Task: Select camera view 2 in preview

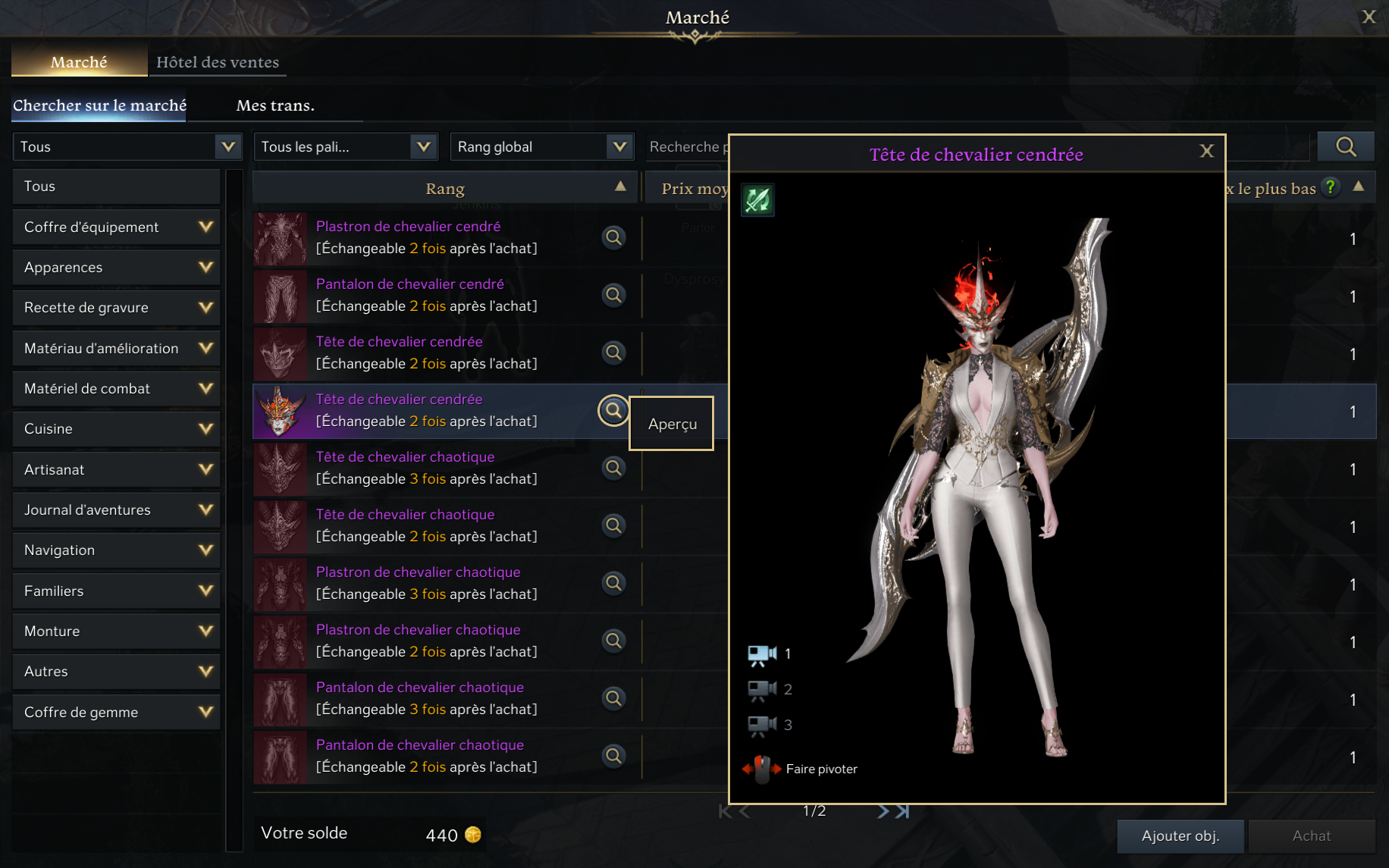Action: click(763, 689)
